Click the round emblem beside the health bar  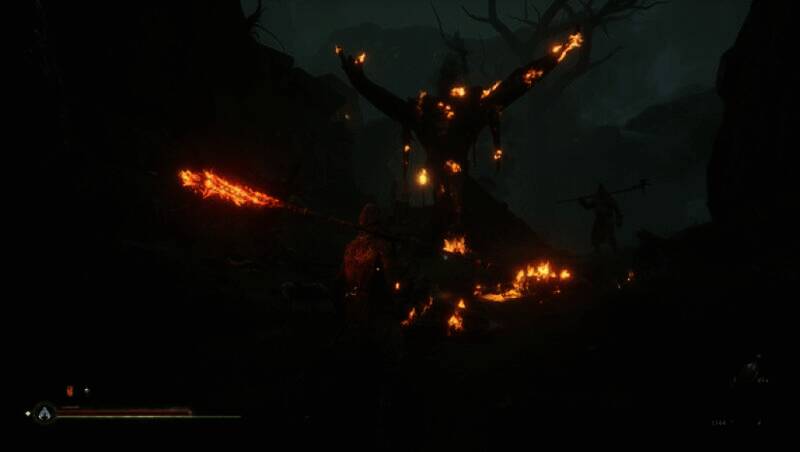43,412
